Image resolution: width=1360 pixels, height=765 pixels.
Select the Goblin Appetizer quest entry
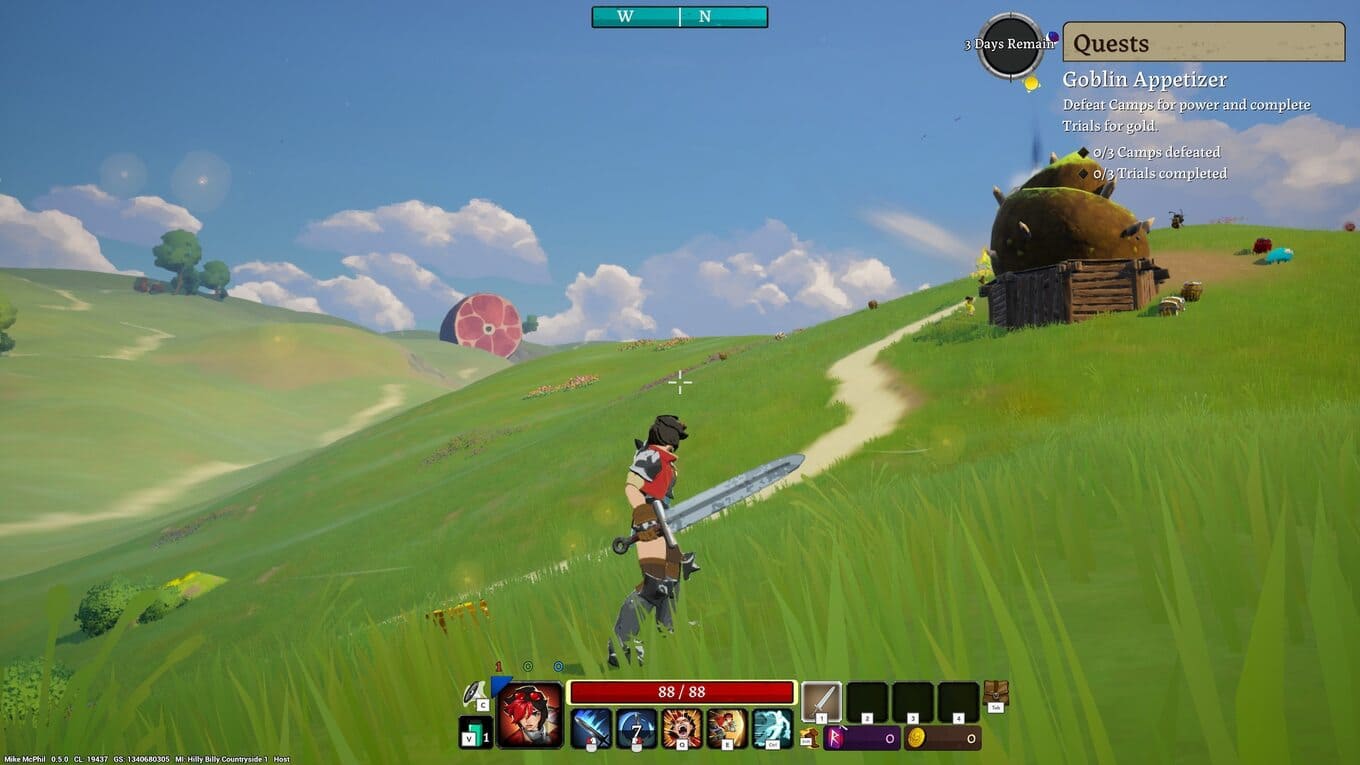pyautogui.click(x=1144, y=80)
